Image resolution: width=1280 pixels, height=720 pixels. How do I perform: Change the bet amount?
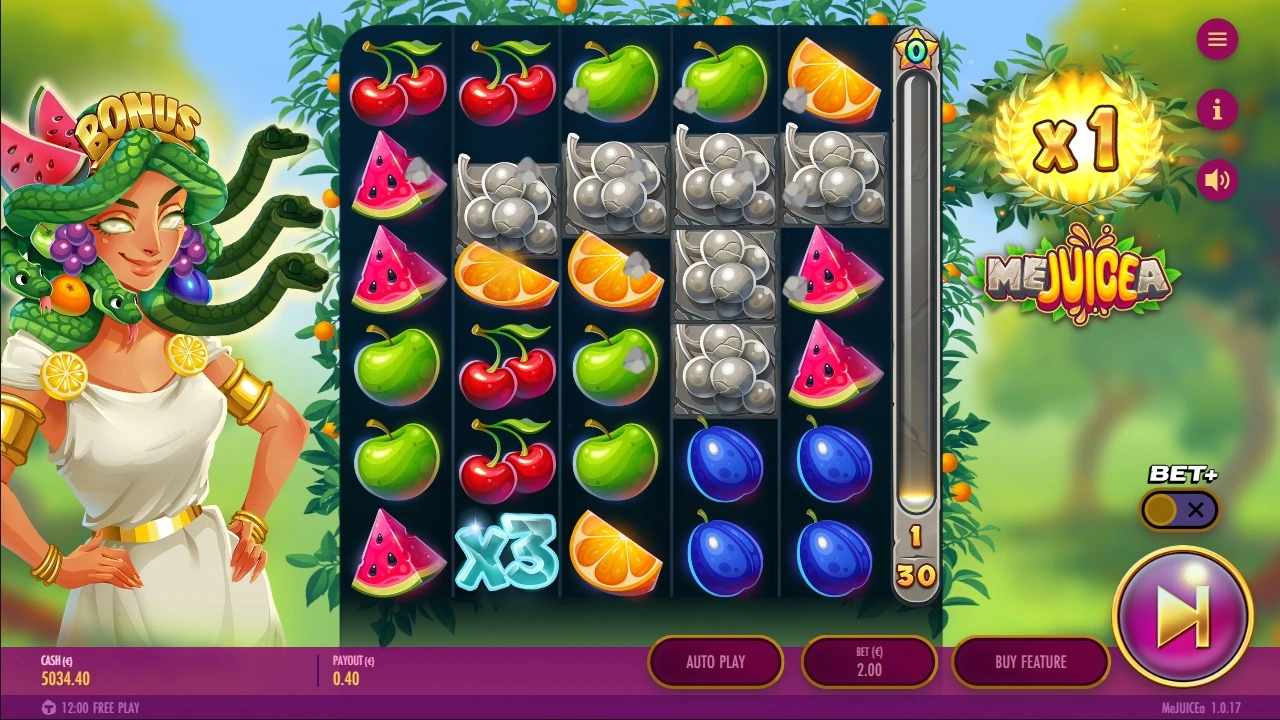tap(869, 662)
